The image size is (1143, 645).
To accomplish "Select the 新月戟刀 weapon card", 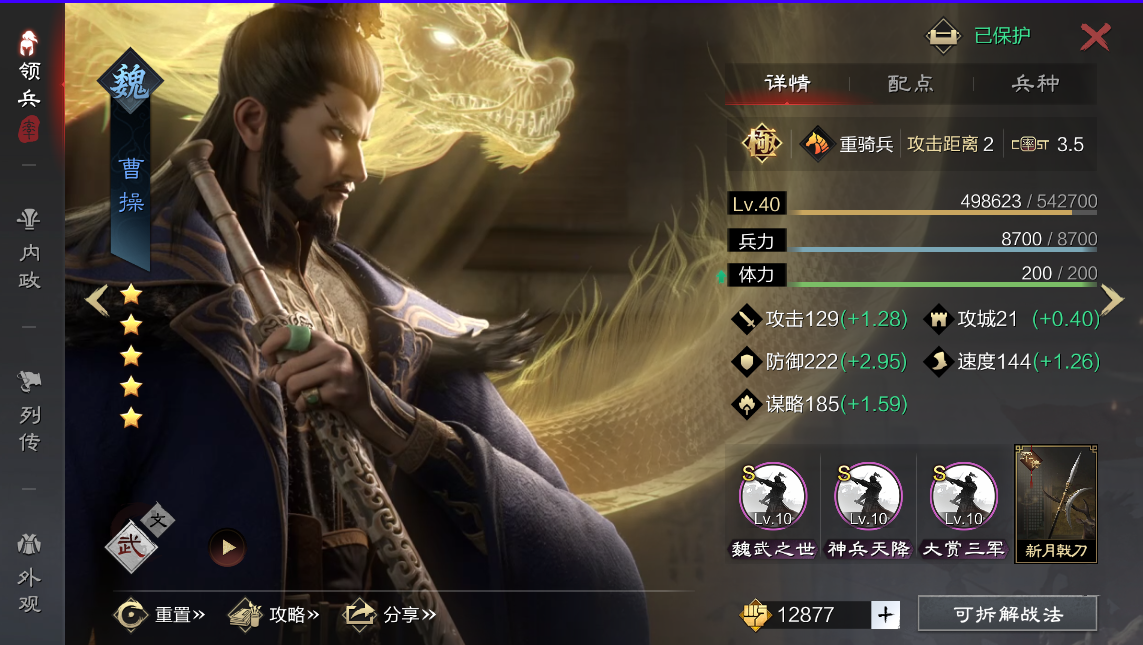I will coord(1056,504).
